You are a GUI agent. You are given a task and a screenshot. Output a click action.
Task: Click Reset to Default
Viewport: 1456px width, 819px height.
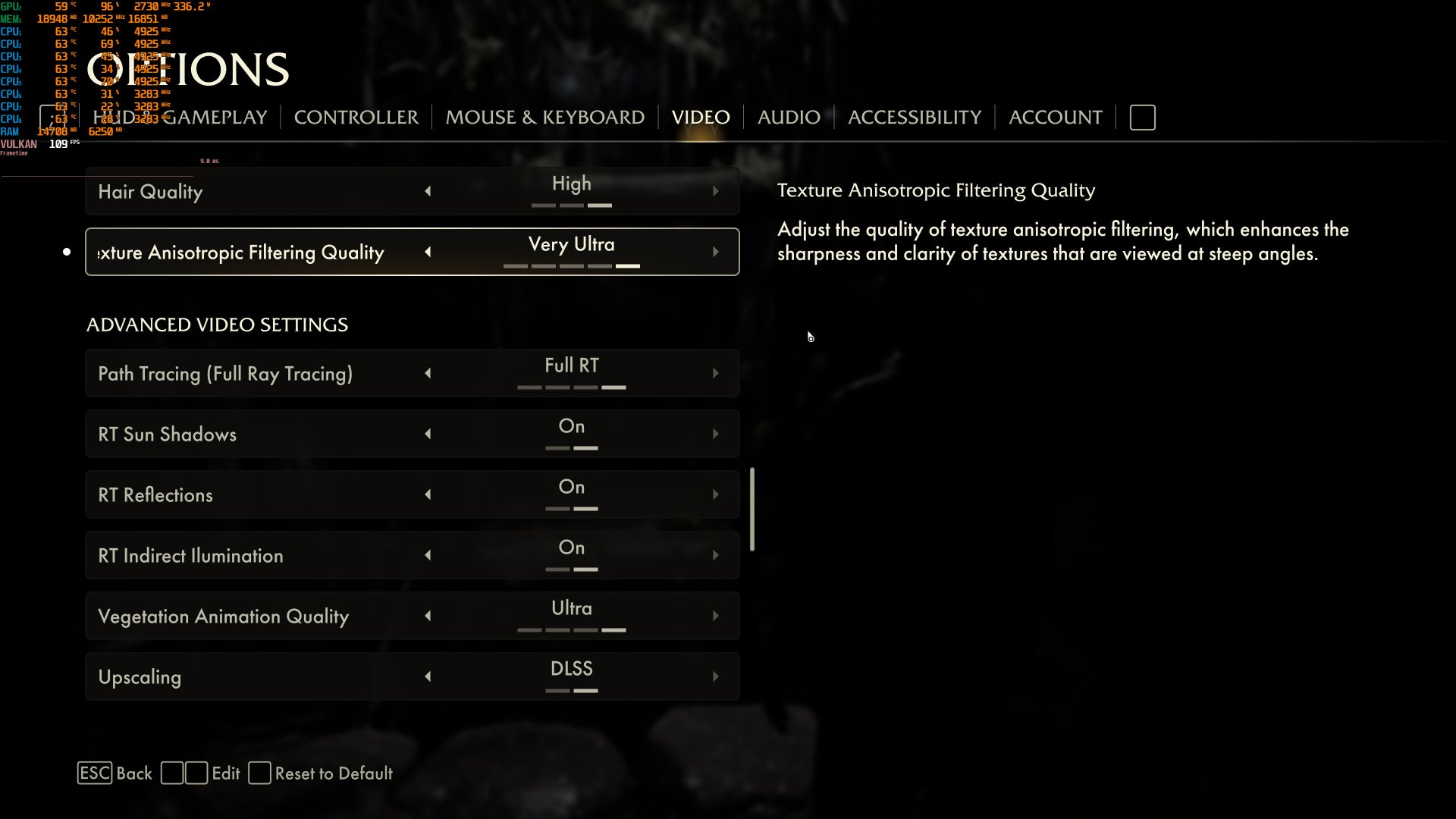[334, 773]
